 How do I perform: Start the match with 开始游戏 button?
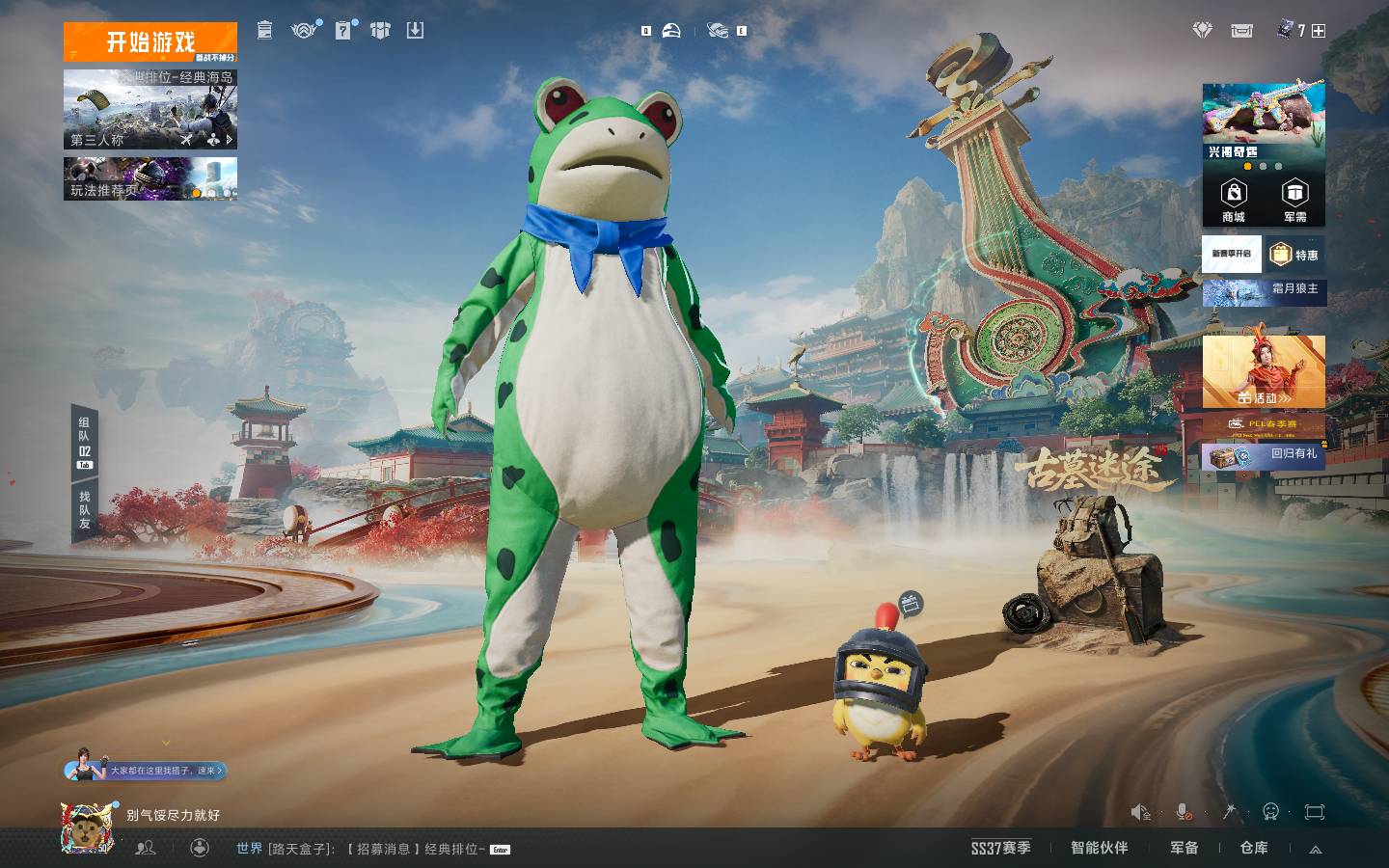click(x=150, y=41)
